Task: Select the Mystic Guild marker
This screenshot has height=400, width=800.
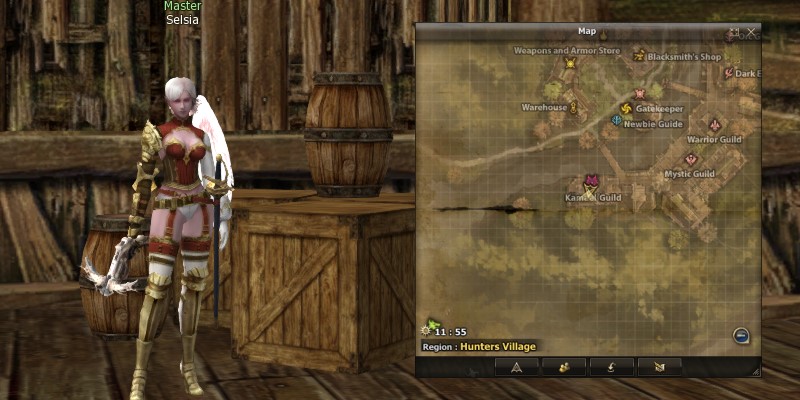Action: click(x=690, y=160)
